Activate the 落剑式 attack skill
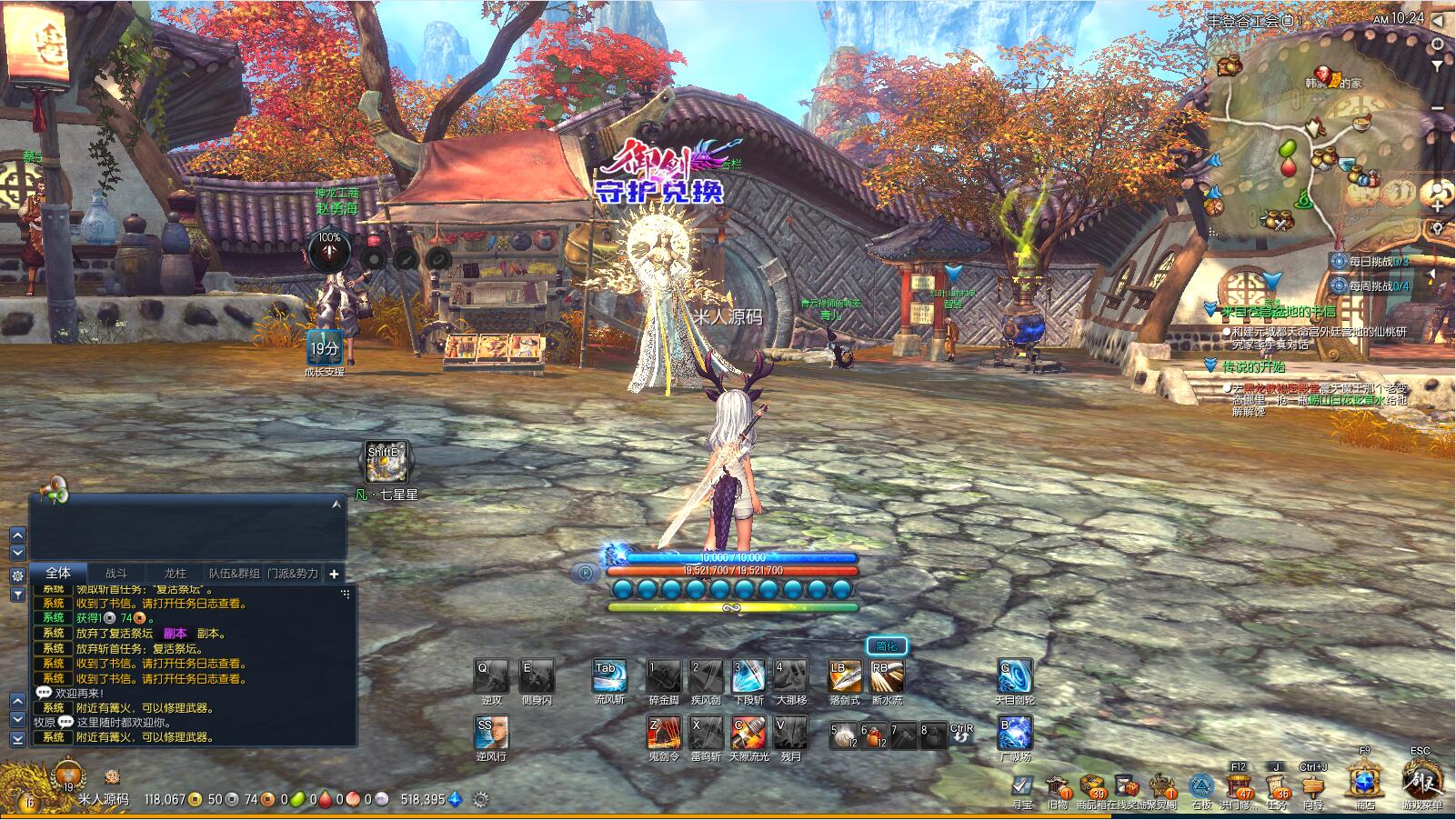1456x820 pixels. (845, 677)
